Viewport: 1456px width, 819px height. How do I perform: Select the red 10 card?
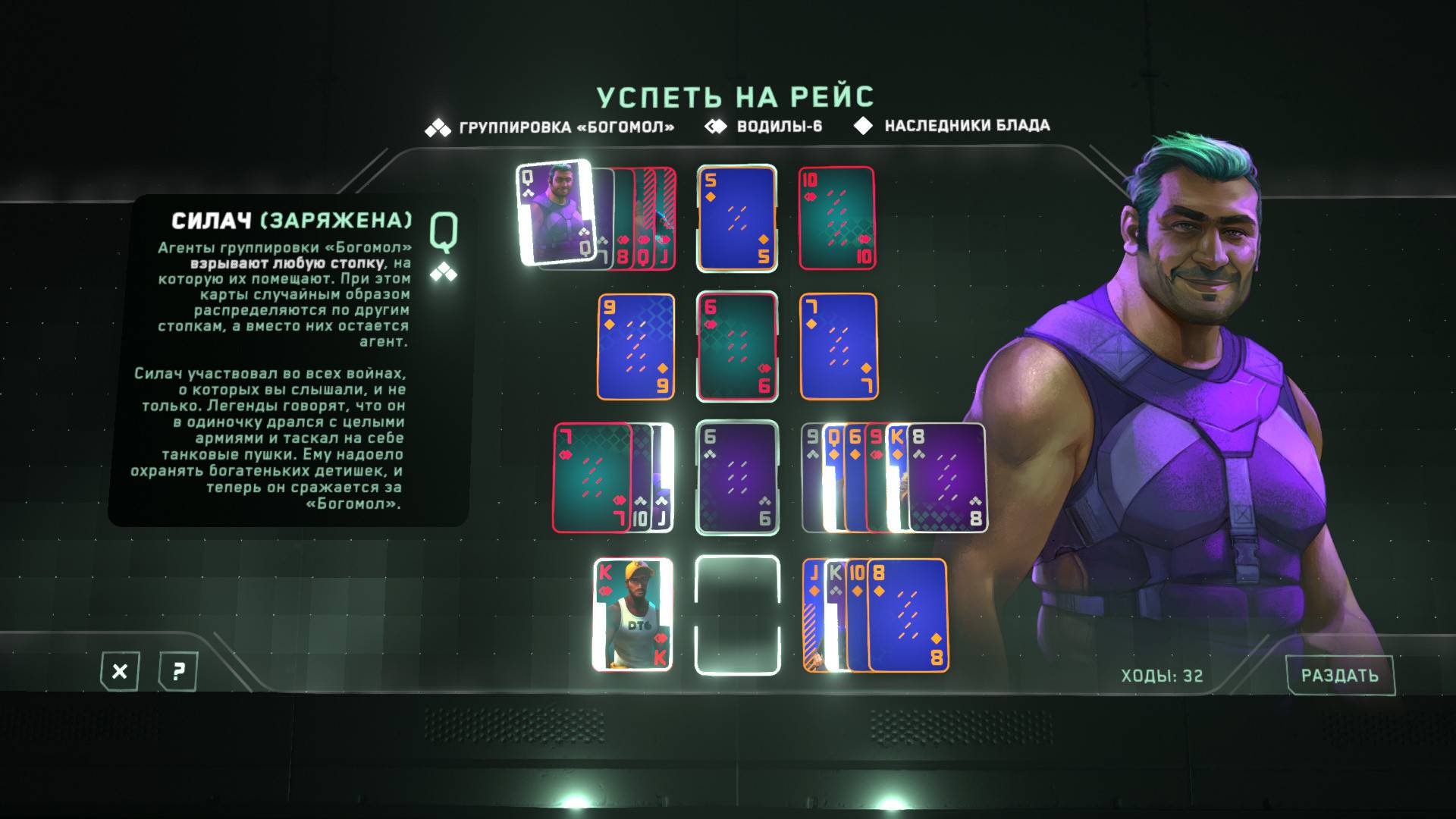click(837, 218)
